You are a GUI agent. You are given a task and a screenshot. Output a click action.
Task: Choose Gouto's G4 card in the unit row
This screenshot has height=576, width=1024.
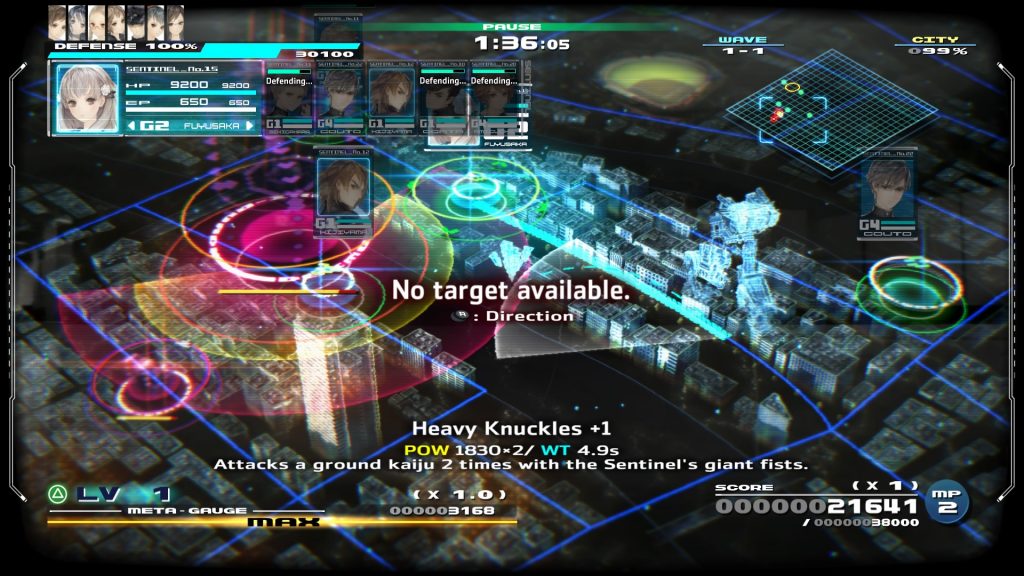(340, 100)
